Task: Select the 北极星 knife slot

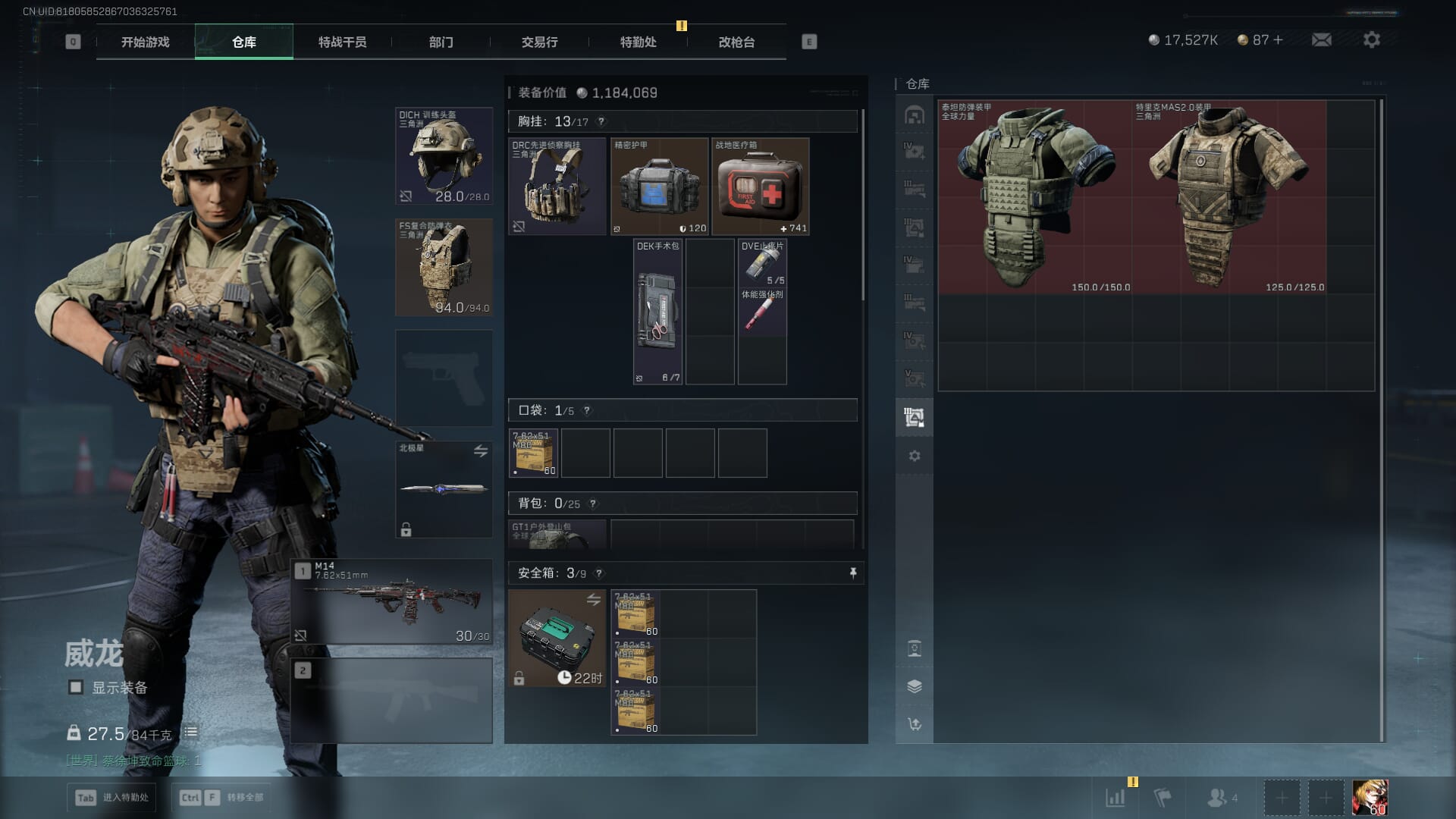Action: pyautogui.click(x=444, y=489)
